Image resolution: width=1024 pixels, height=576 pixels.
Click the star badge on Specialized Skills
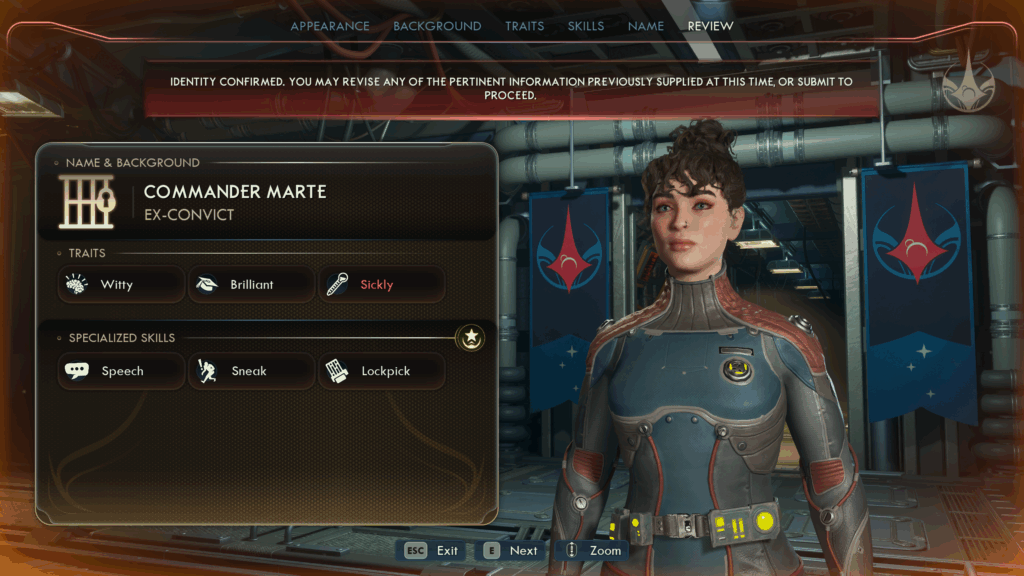pos(471,338)
